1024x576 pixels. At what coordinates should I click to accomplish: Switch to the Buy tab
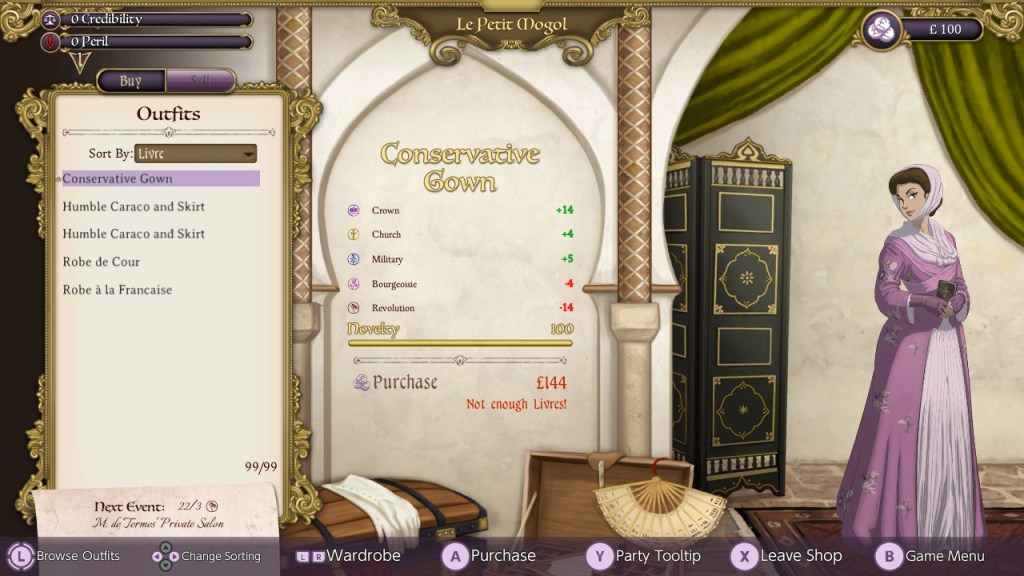point(131,81)
